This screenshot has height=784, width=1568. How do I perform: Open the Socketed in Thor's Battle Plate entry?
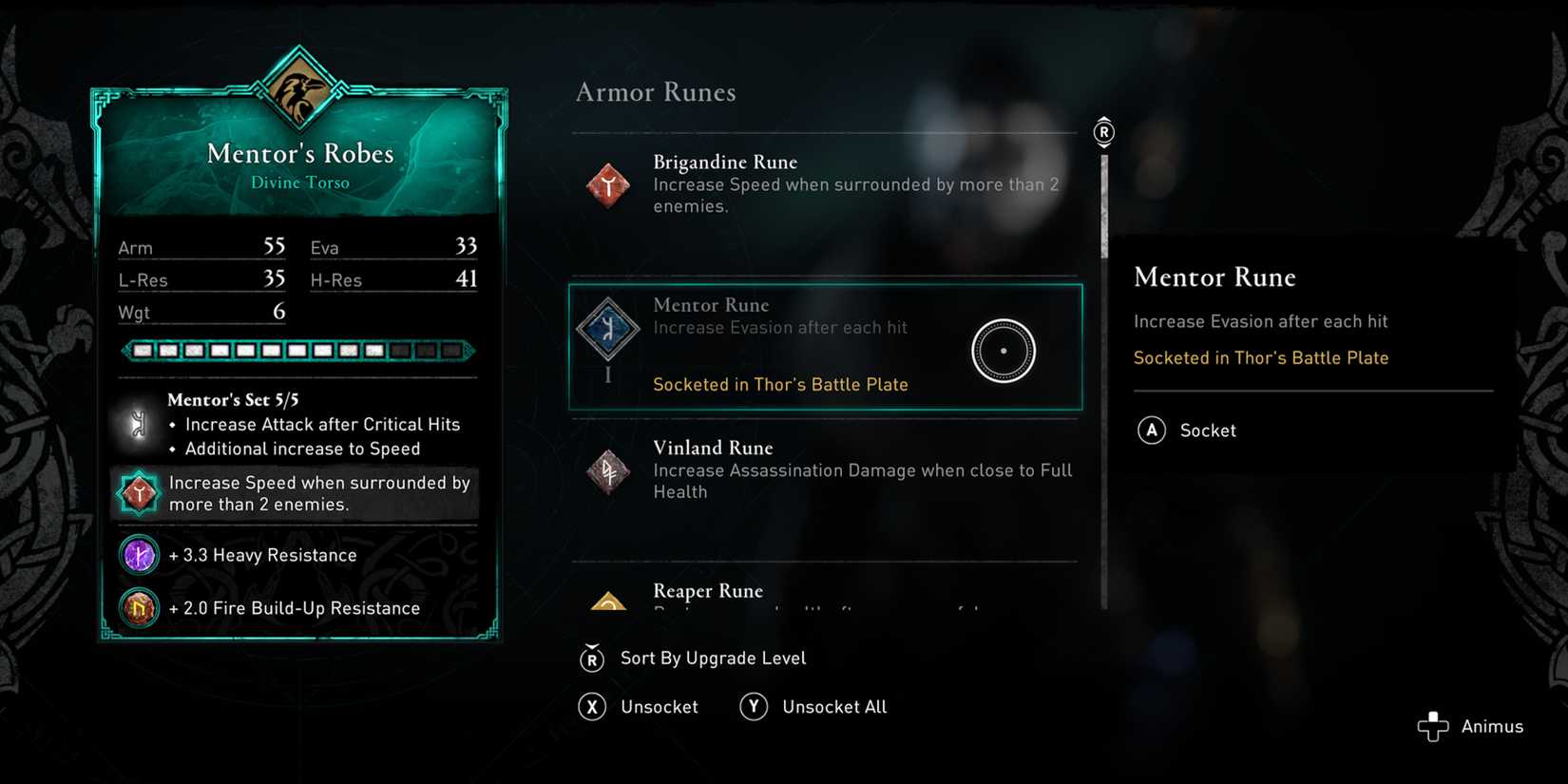pos(780,384)
